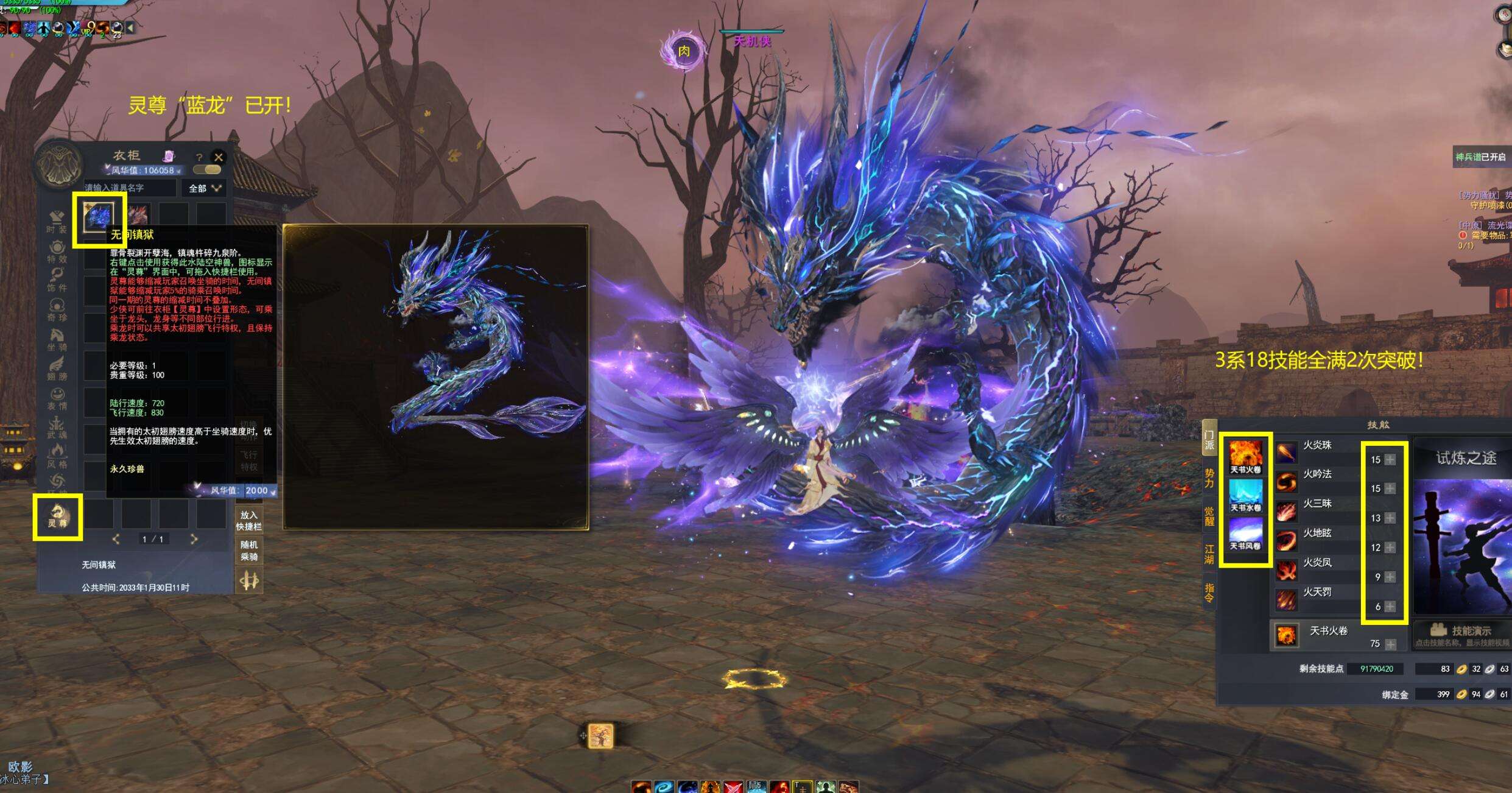Raise 火炎珠 level with its plus button

pyautogui.click(x=1390, y=460)
